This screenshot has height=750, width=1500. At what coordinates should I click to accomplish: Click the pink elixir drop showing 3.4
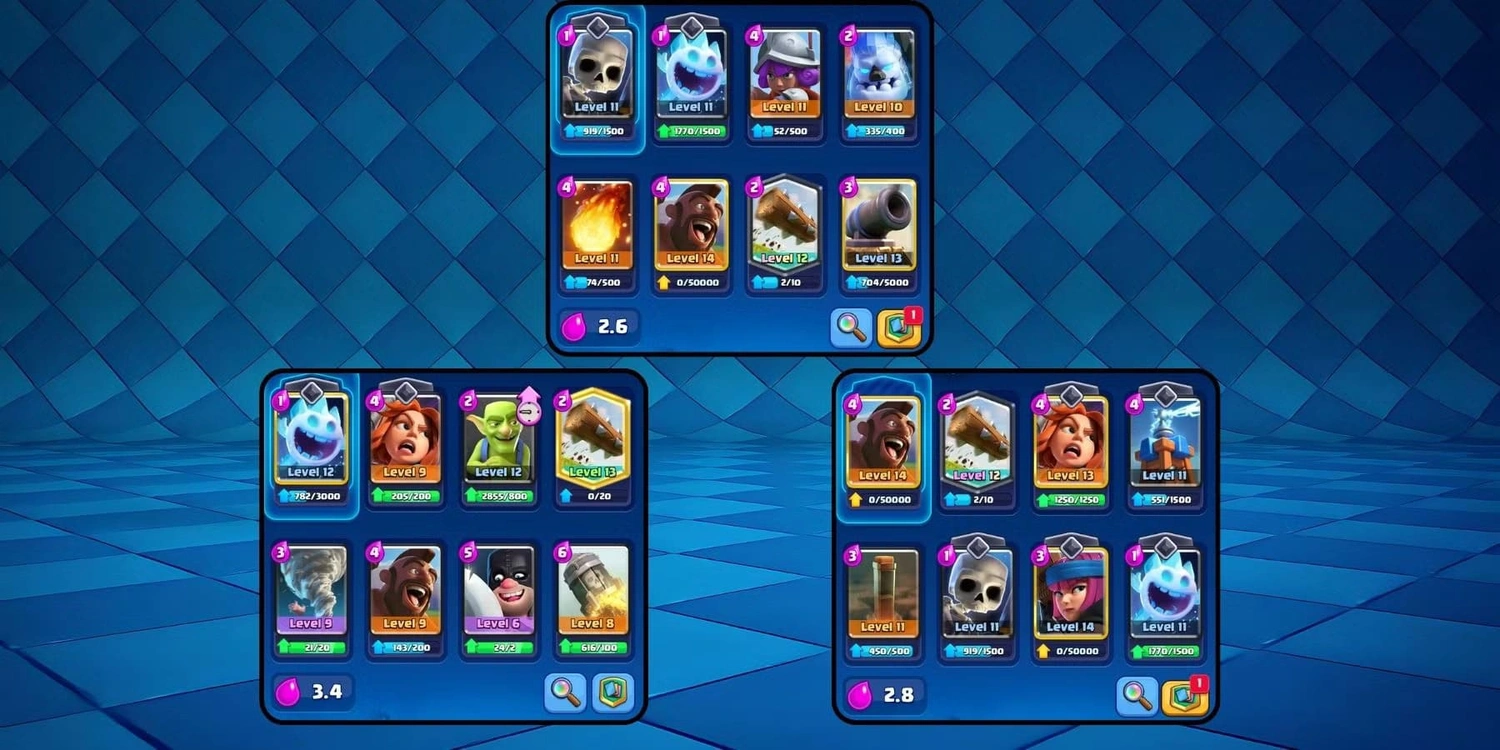311,693
